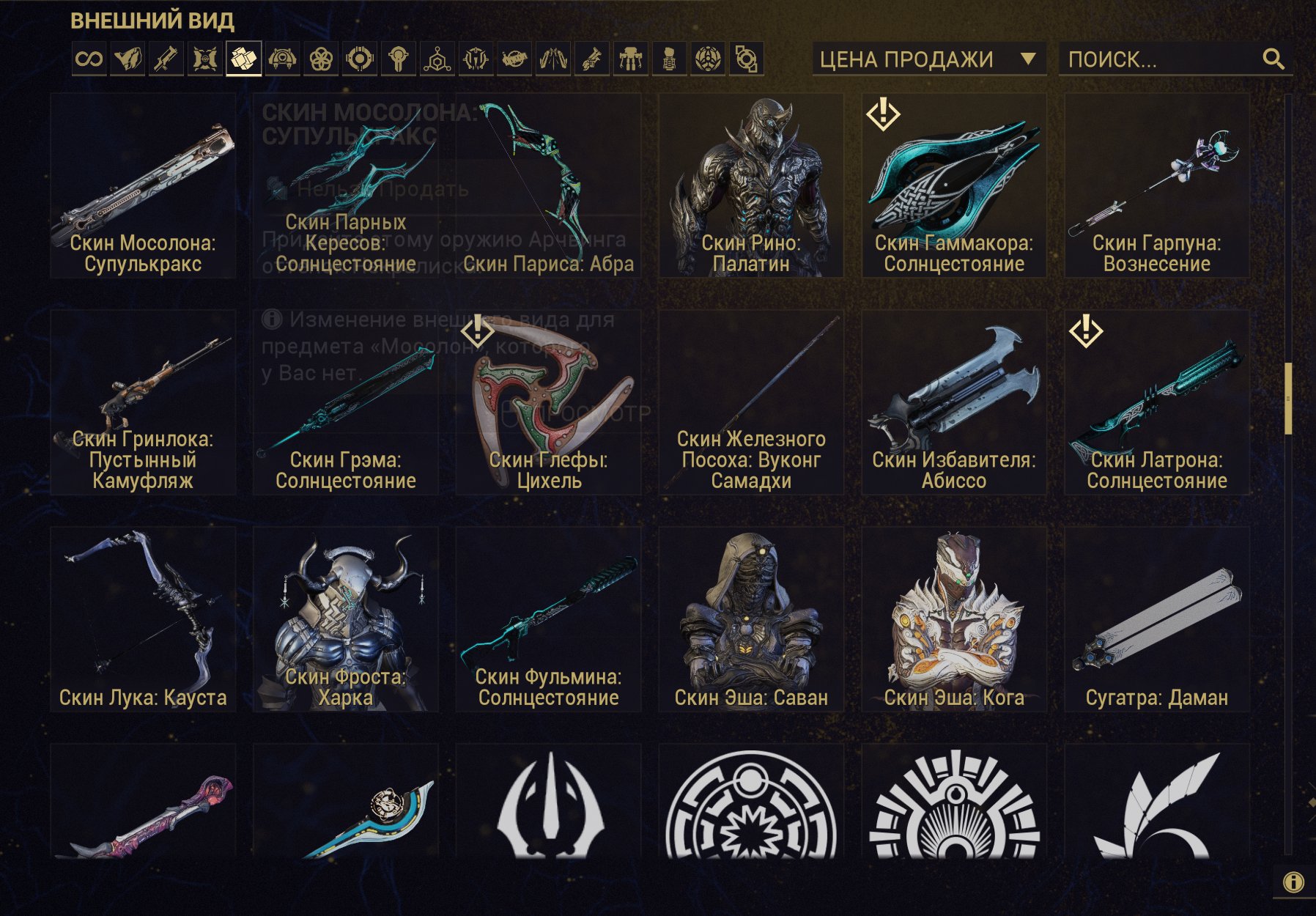Pick Скин Лука: Кауста bow skin
The width and height of the screenshot is (1316, 916).
143,619
